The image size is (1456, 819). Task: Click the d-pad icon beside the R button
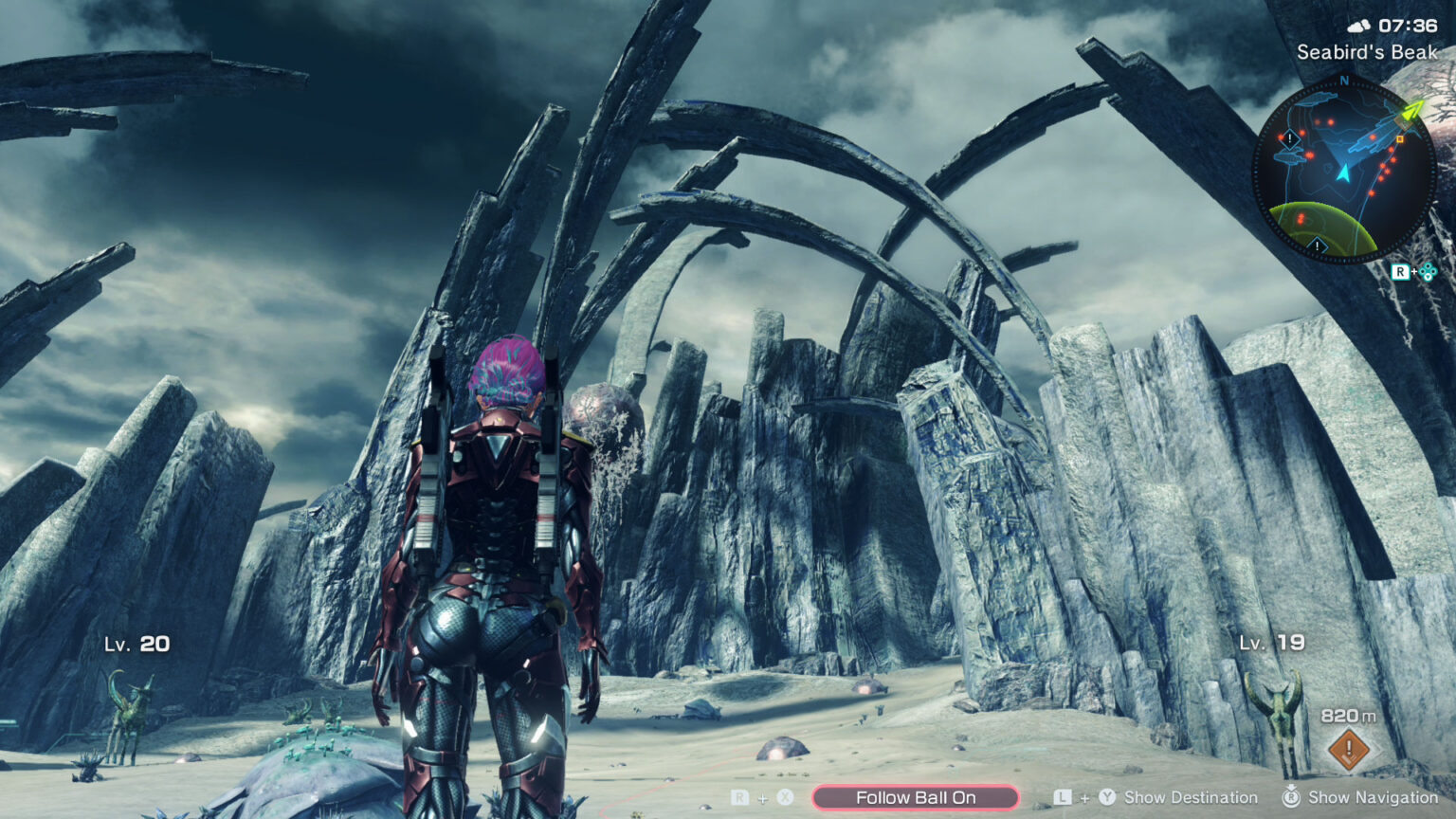pyautogui.click(x=1427, y=272)
